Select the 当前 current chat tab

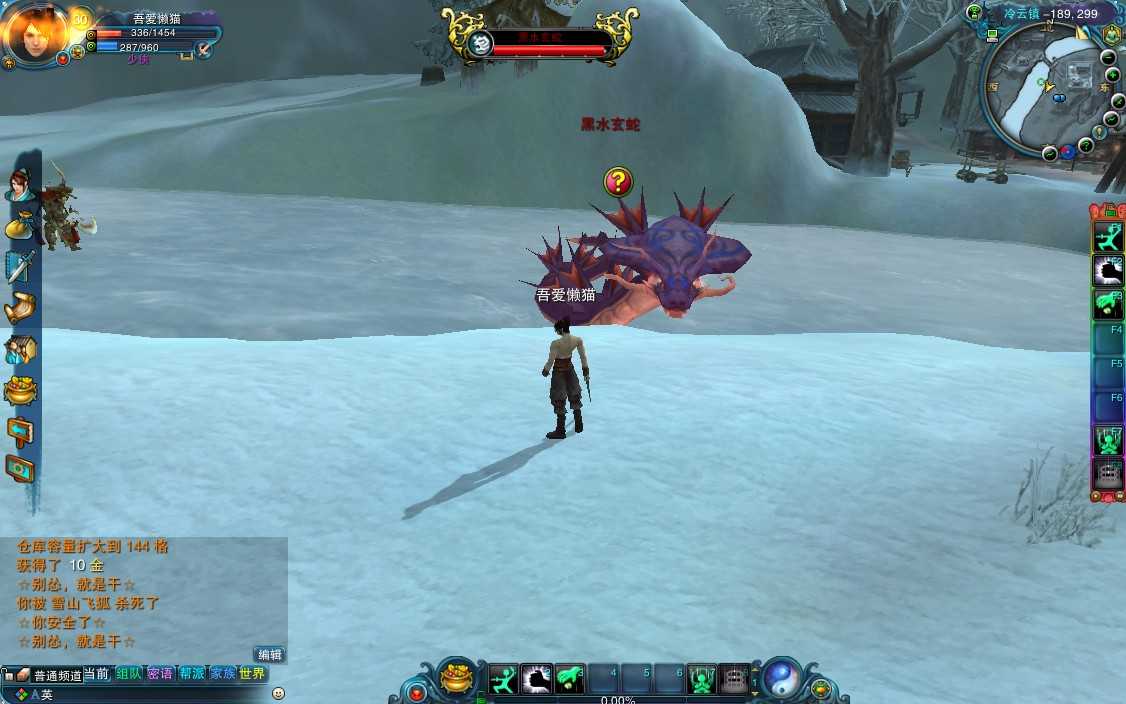[x=97, y=674]
